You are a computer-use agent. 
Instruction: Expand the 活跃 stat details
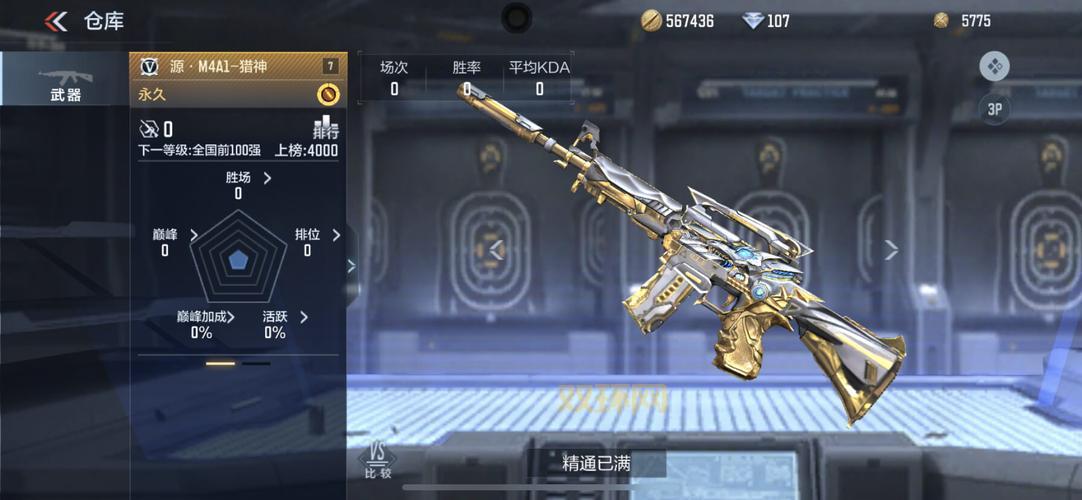(303, 317)
